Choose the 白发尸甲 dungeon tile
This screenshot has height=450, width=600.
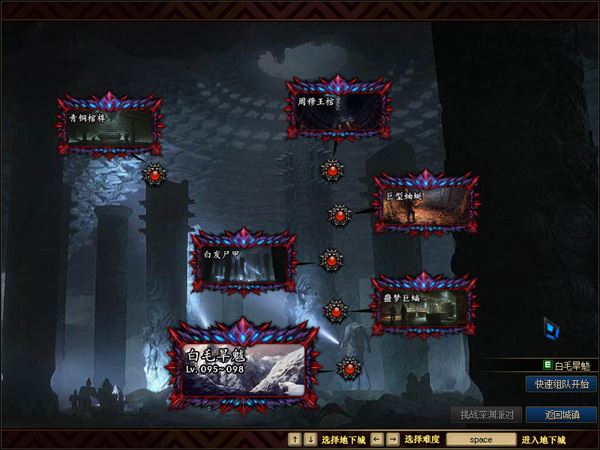coord(243,260)
